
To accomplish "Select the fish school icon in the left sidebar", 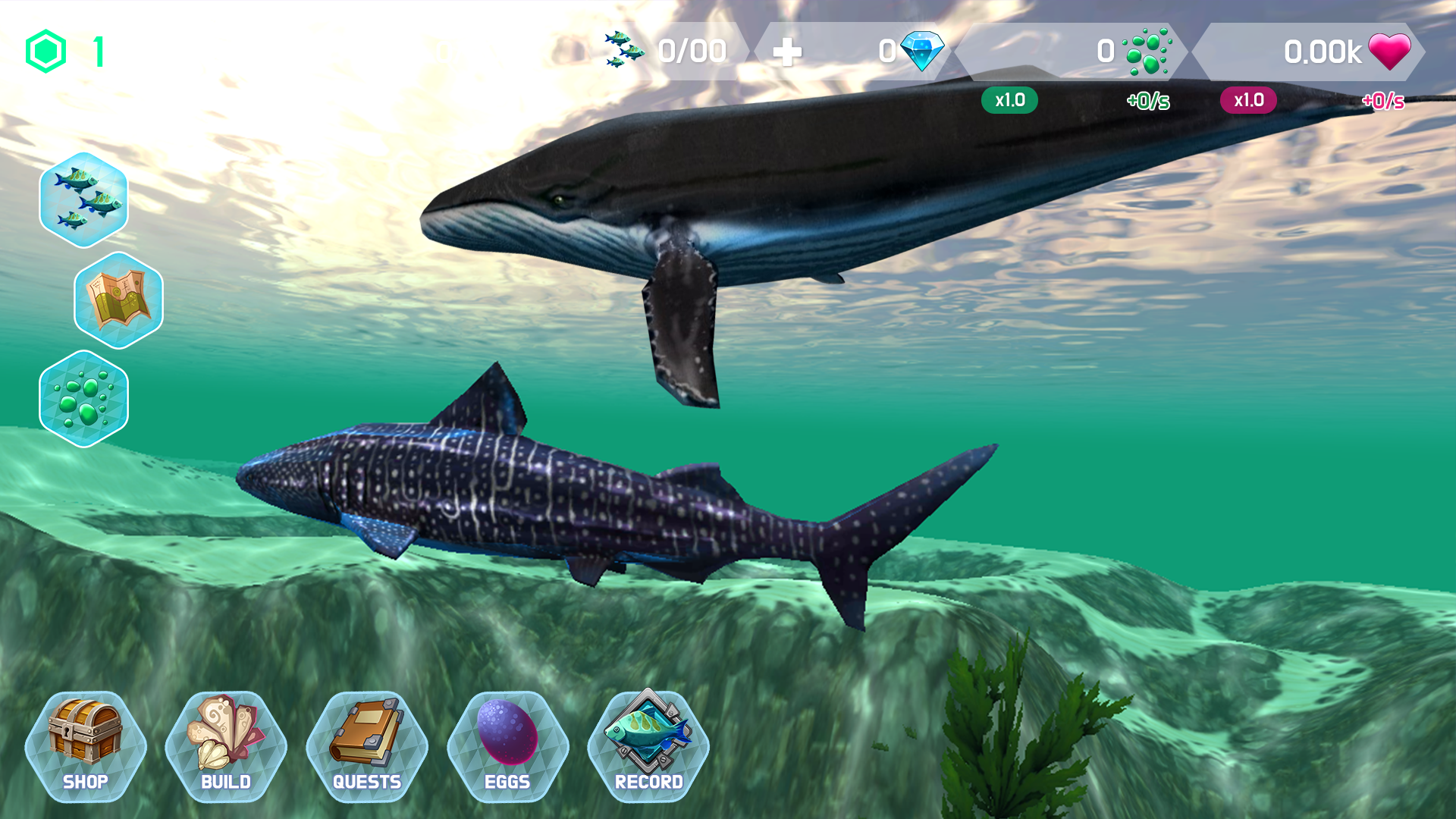I will [84, 199].
